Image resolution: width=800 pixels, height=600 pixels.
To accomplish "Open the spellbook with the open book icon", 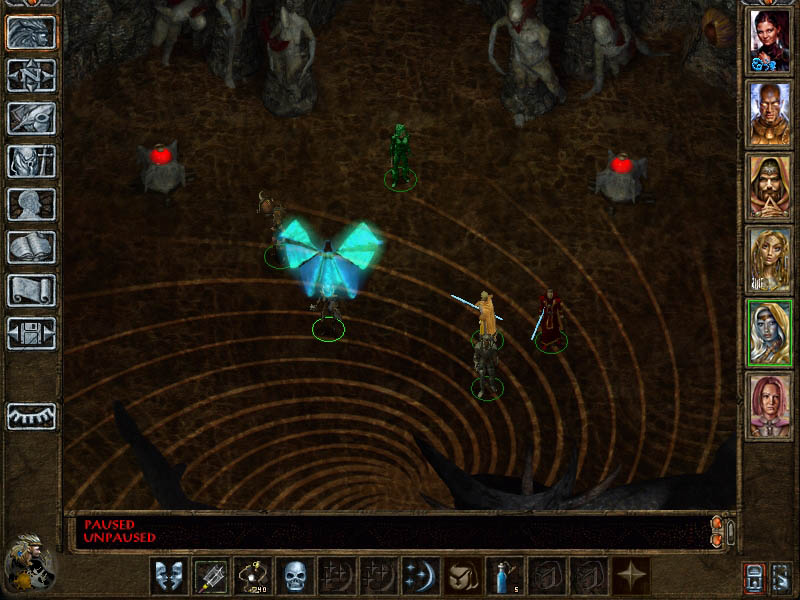I will [x=31, y=247].
